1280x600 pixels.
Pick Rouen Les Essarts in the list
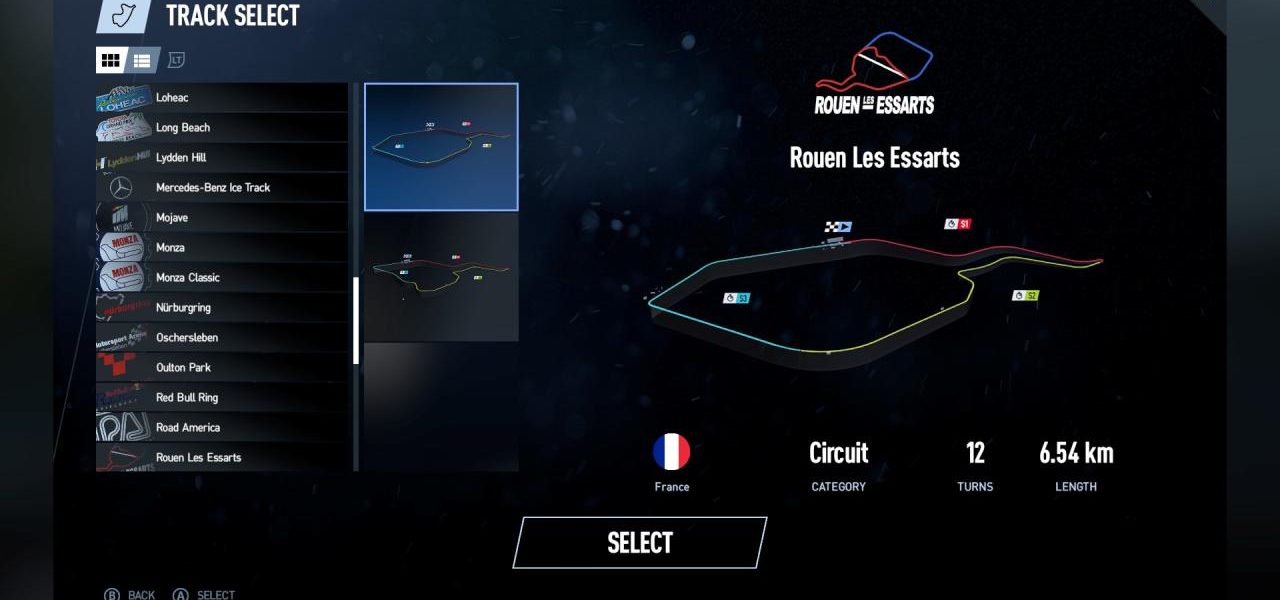(x=222, y=457)
